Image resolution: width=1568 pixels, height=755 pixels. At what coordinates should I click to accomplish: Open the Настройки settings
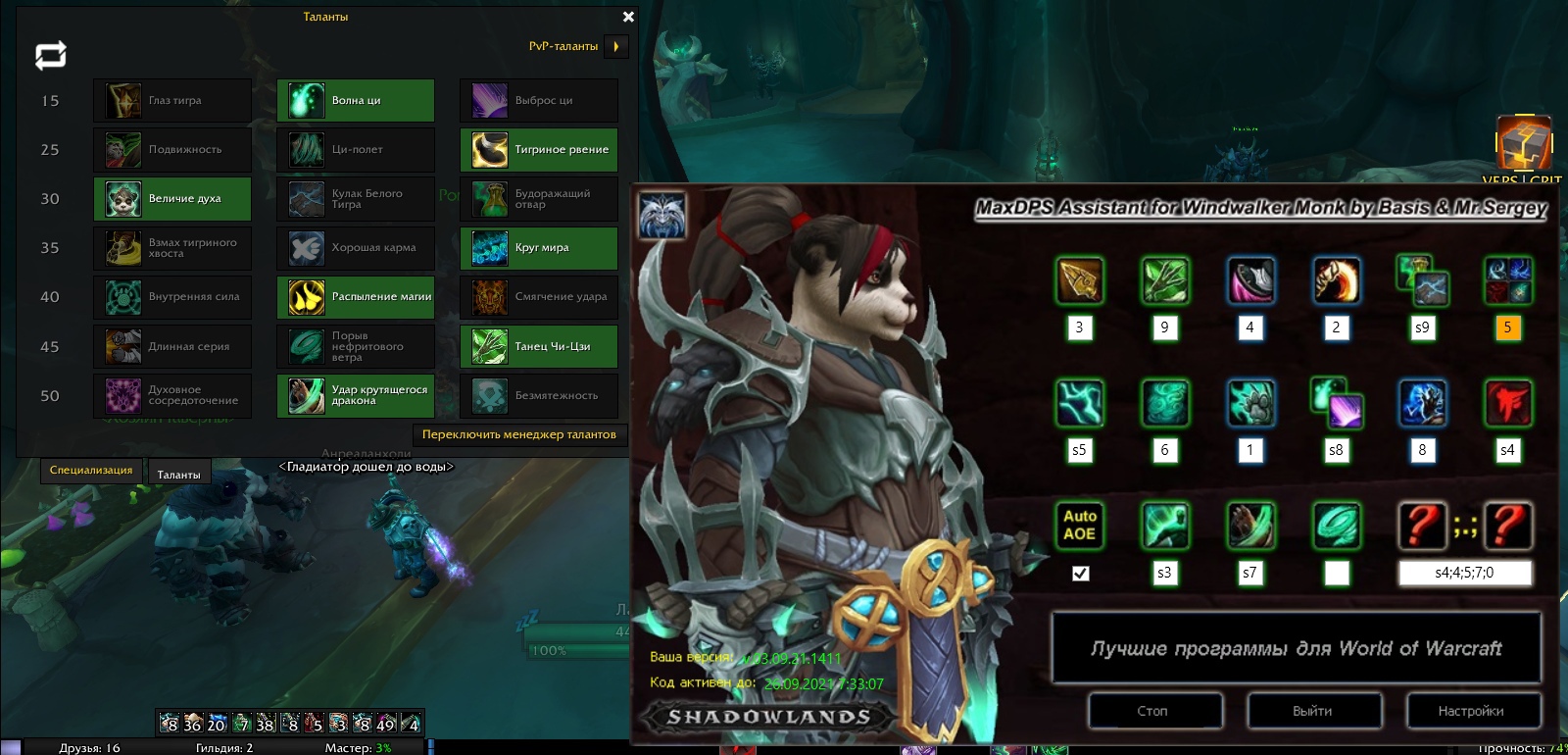tap(1472, 711)
